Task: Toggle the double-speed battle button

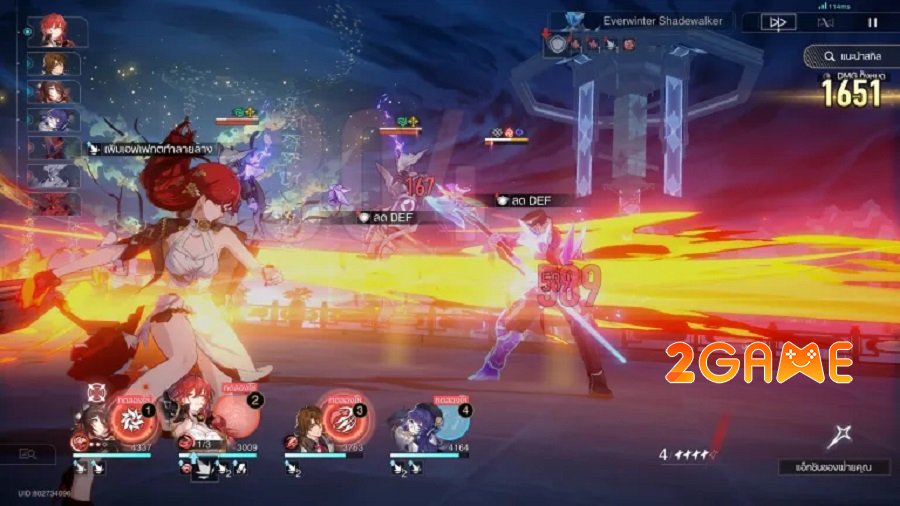Action: 777,22
